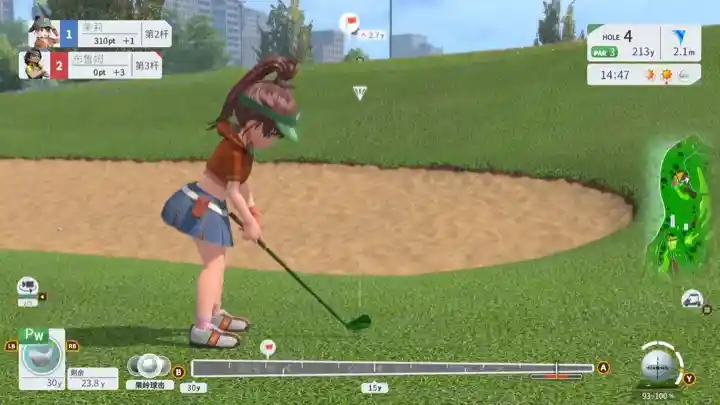The width and height of the screenshot is (720, 405).
Task: Select the golf ball spin indicator
Action: pos(659,365)
